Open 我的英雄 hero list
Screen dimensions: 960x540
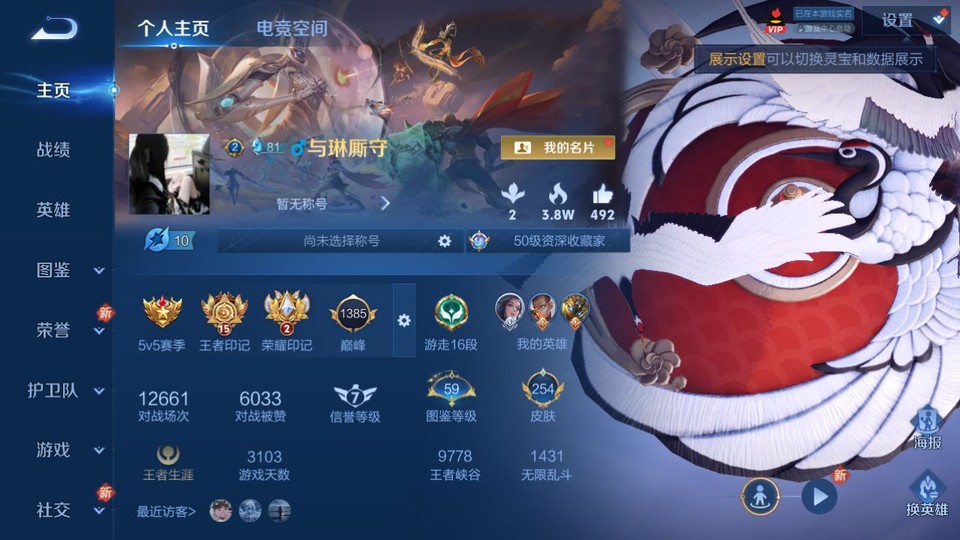[x=542, y=320]
